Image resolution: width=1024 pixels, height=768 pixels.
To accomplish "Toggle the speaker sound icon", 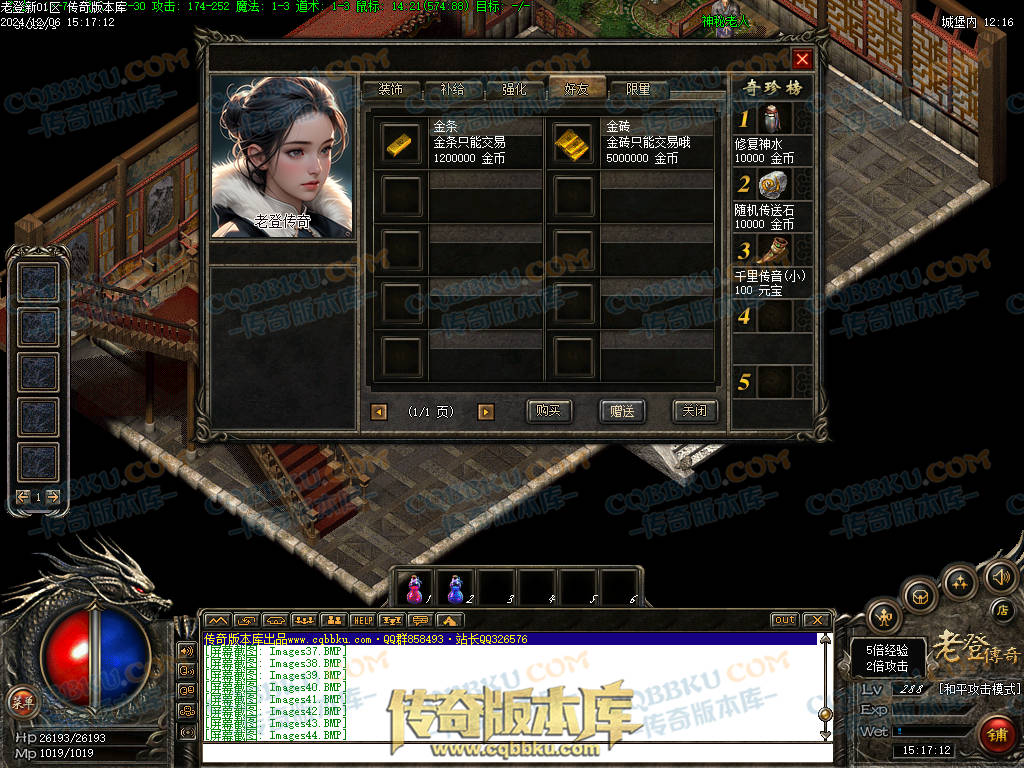I will 1000,576.
